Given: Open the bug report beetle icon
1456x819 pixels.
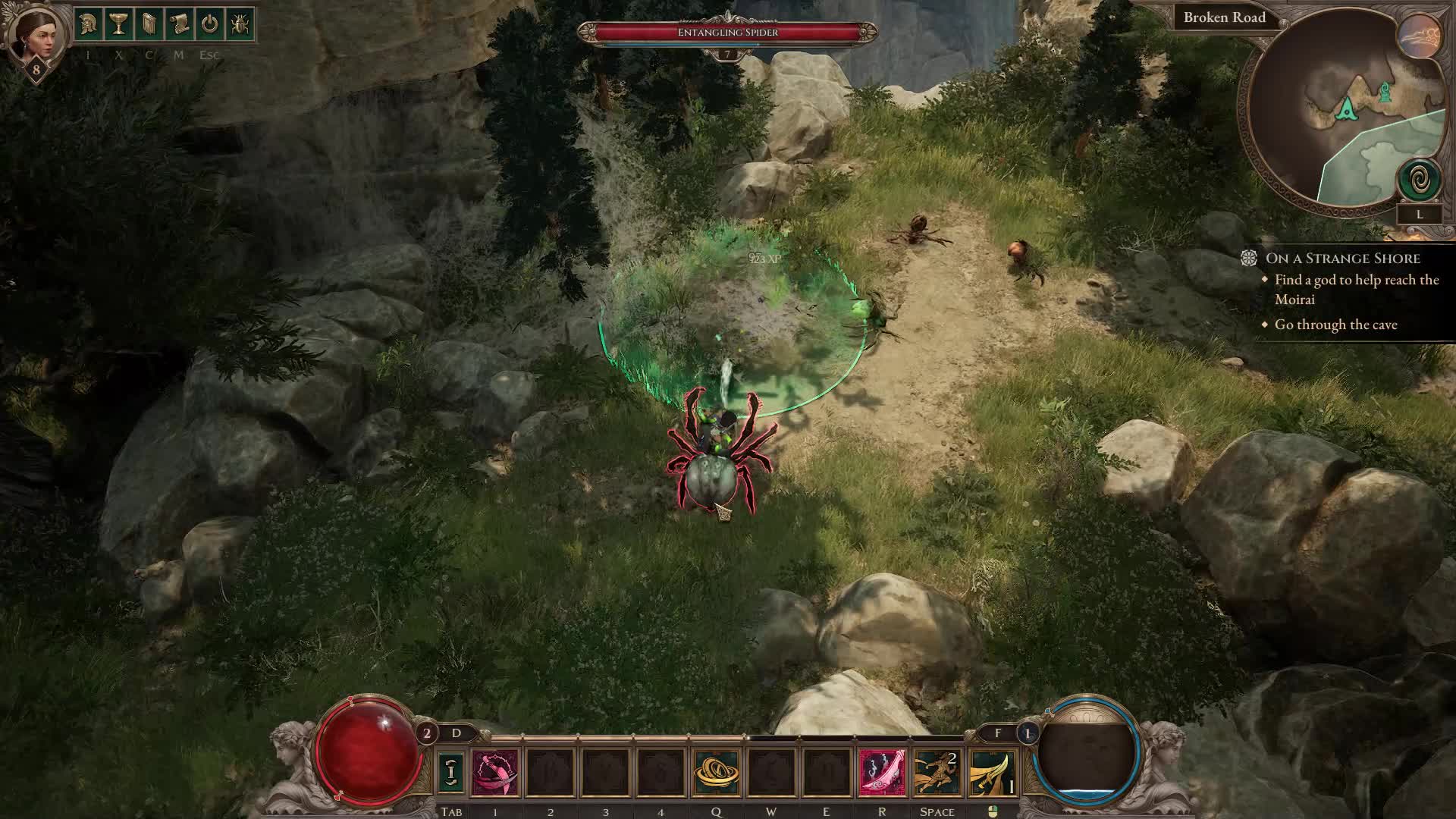Looking at the screenshot, I should [x=240, y=24].
